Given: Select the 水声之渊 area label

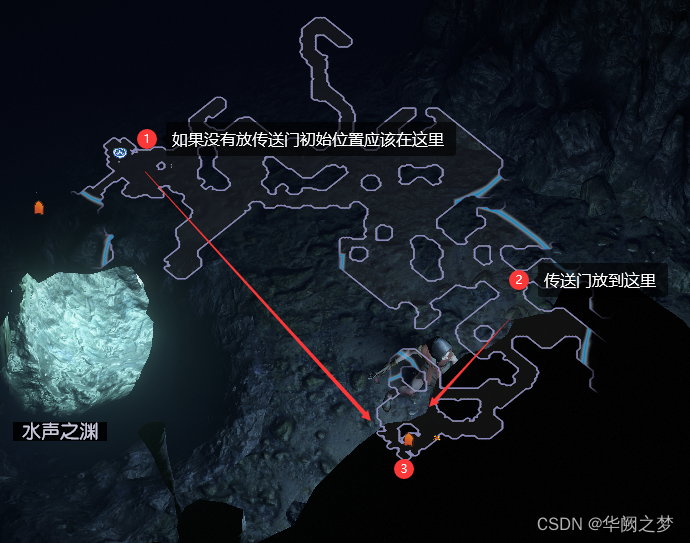Looking at the screenshot, I should pos(59,432).
